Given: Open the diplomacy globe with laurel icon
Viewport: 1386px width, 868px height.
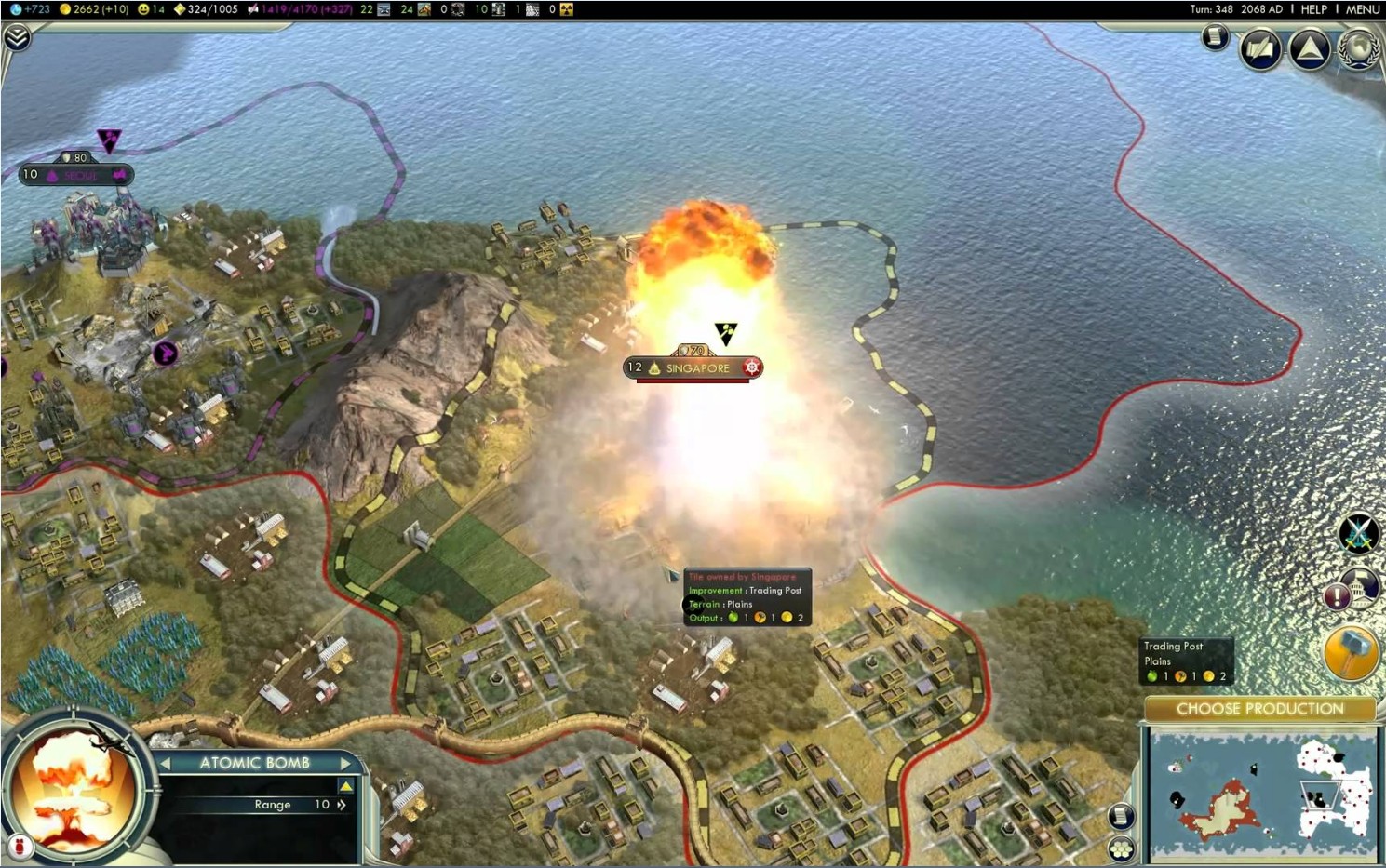Looking at the screenshot, I should click(x=1358, y=48).
